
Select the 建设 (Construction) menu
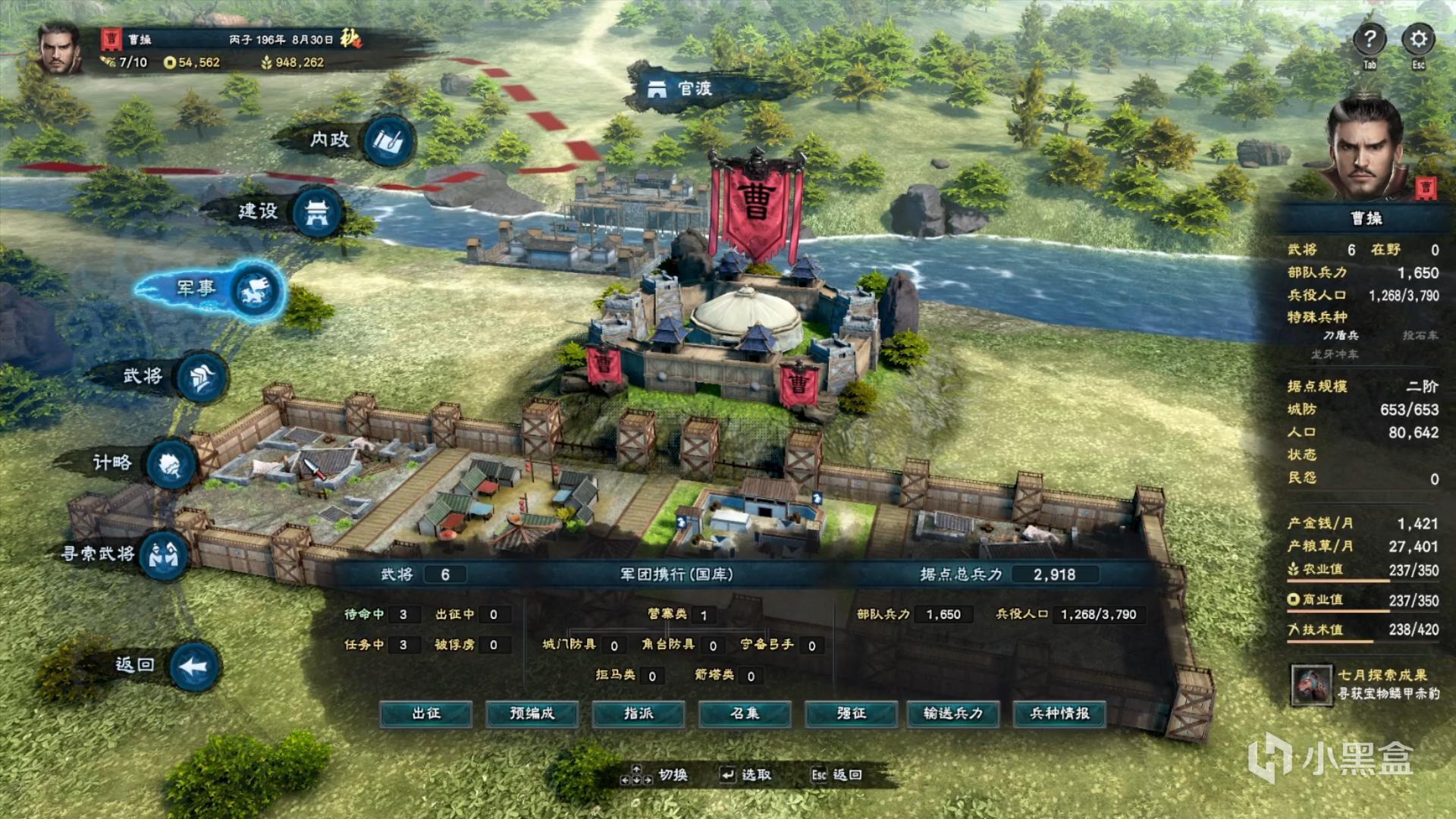pyautogui.click(x=316, y=212)
